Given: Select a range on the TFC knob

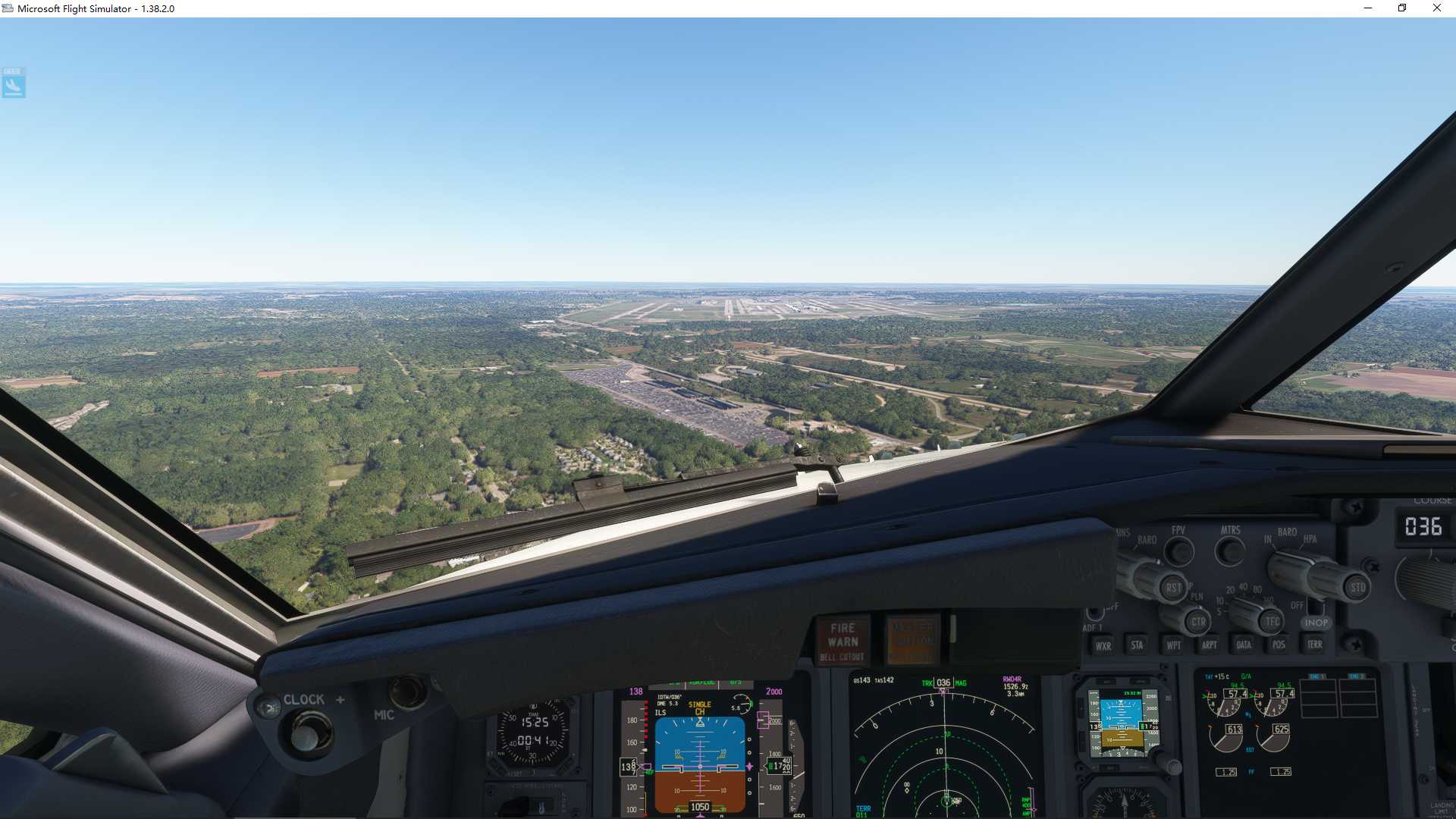Looking at the screenshot, I should click(1272, 620).
